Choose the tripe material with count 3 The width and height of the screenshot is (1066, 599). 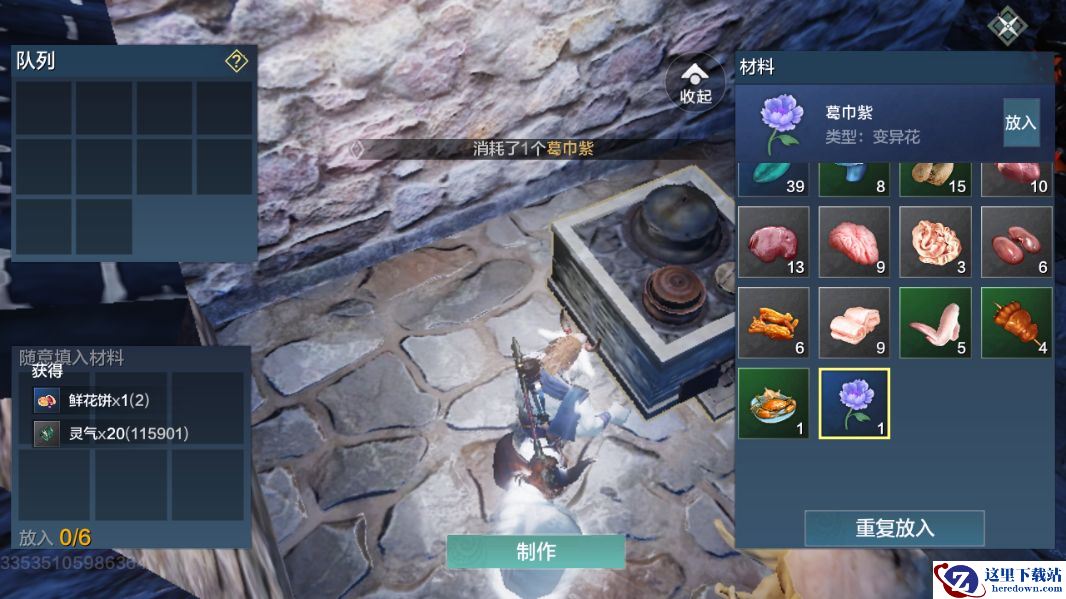tap(935, 241)
